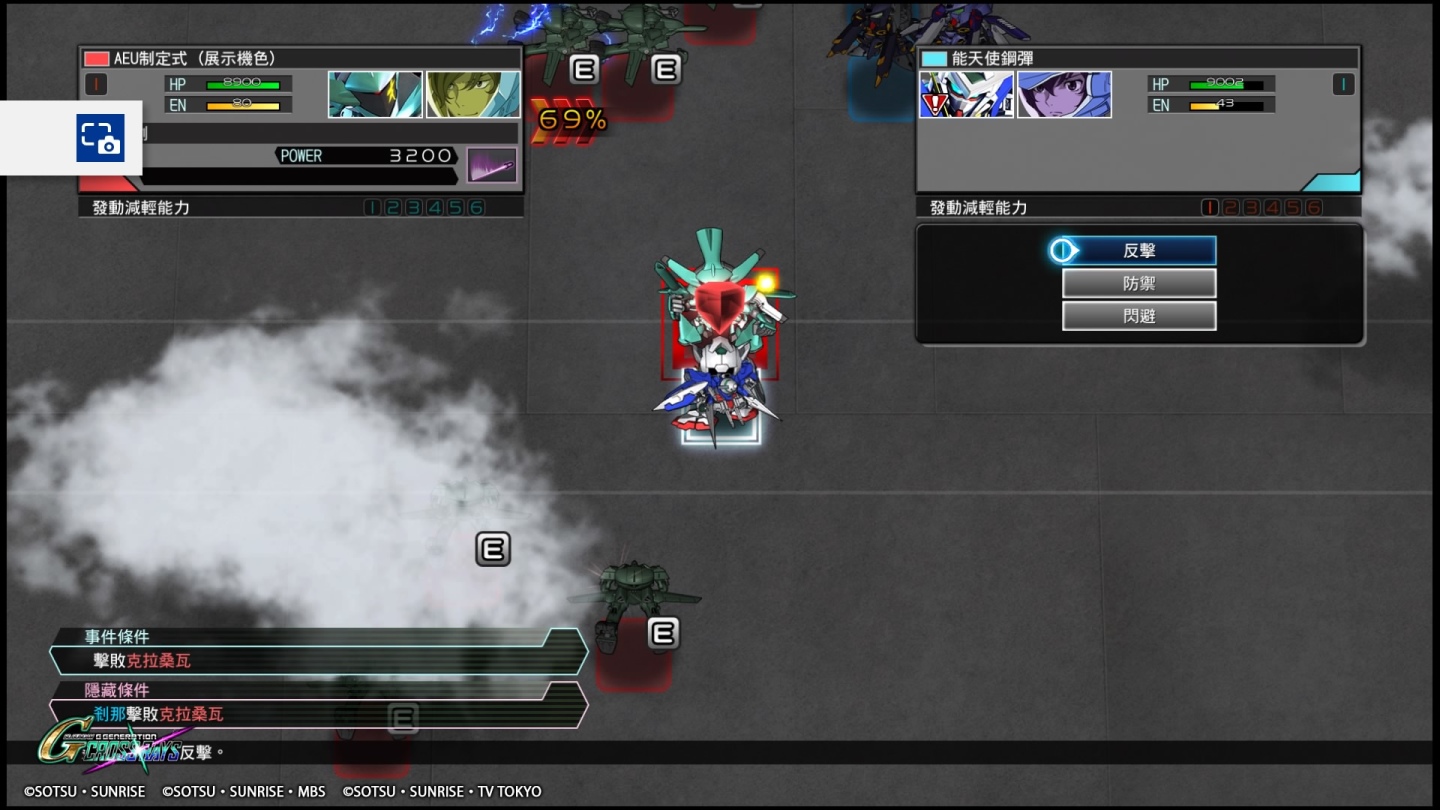Click the E marker beside the green Tieren unit

click(x=662, y=632)
